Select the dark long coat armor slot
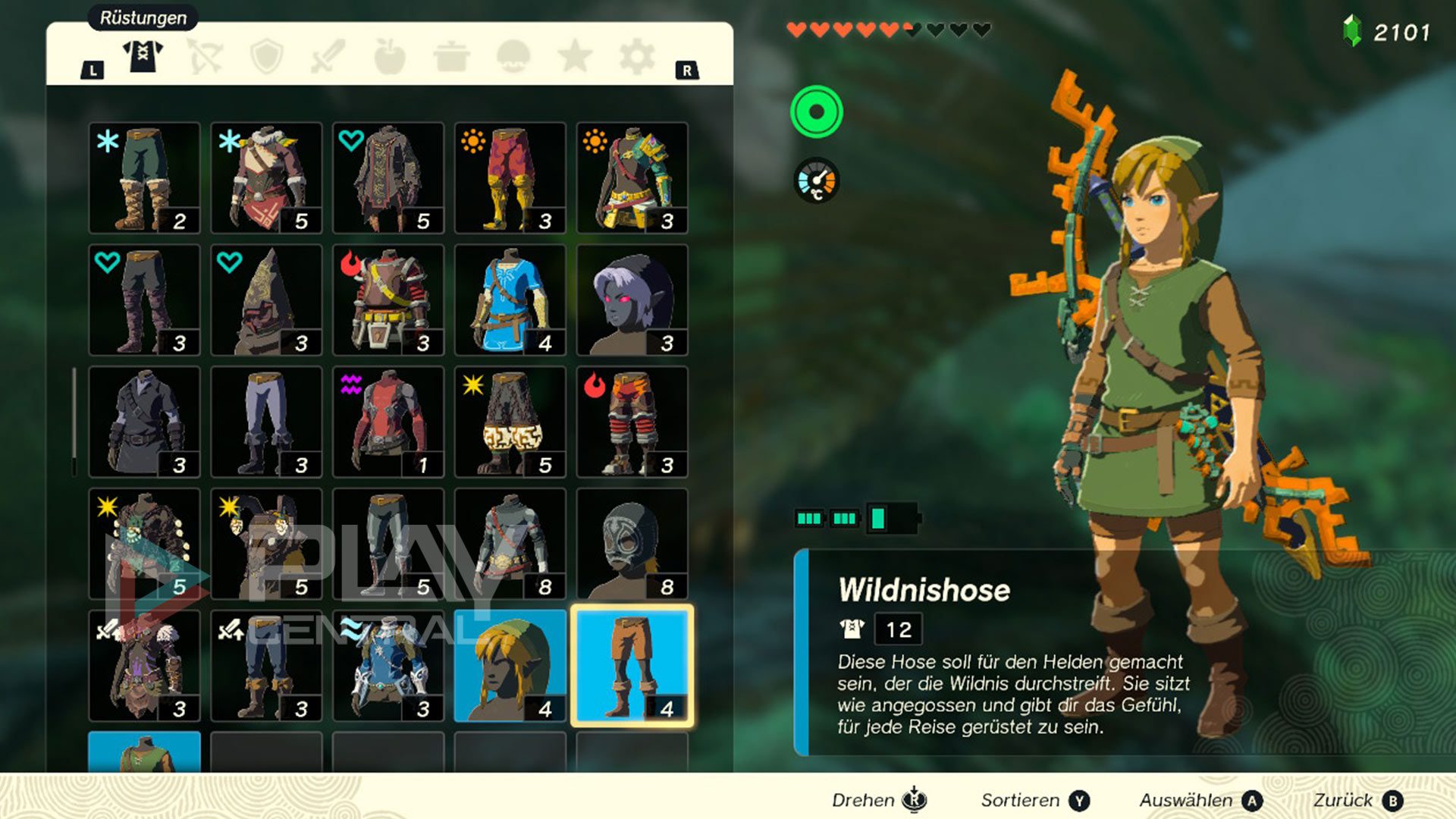The image size is (1456, 819). (x=144, y=422)
